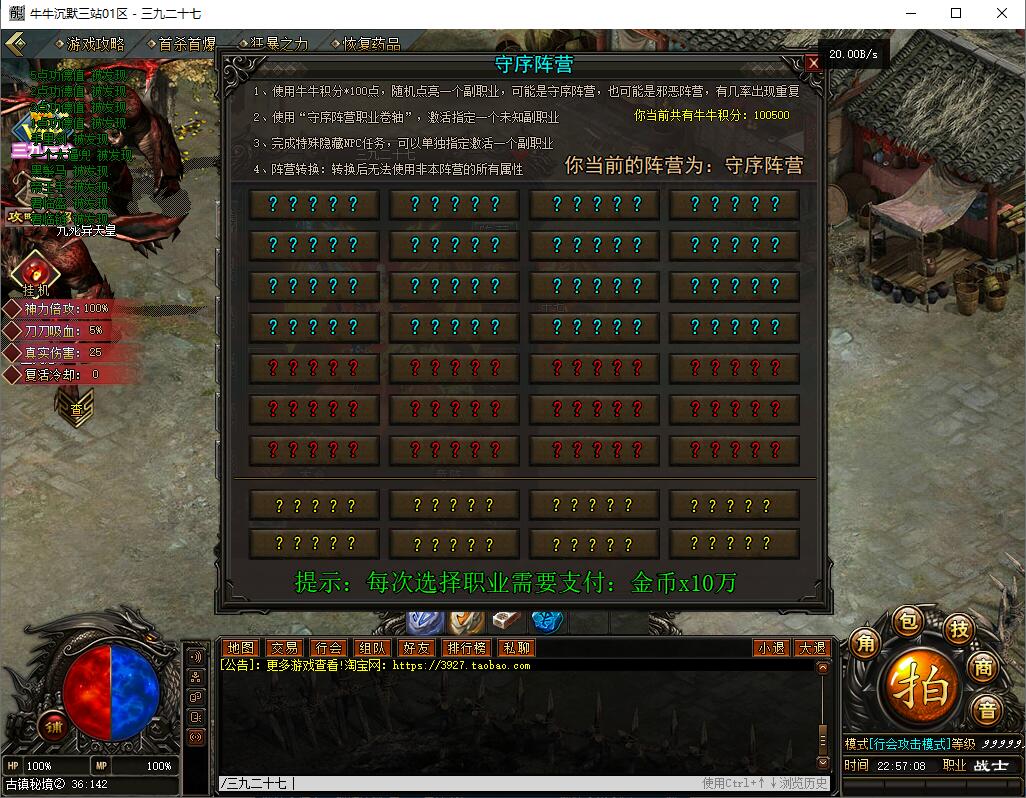Image resolution: width=1026 pixels, height=798 pixels.
Task: Maximize the game window
Action: tap(956, 14)
